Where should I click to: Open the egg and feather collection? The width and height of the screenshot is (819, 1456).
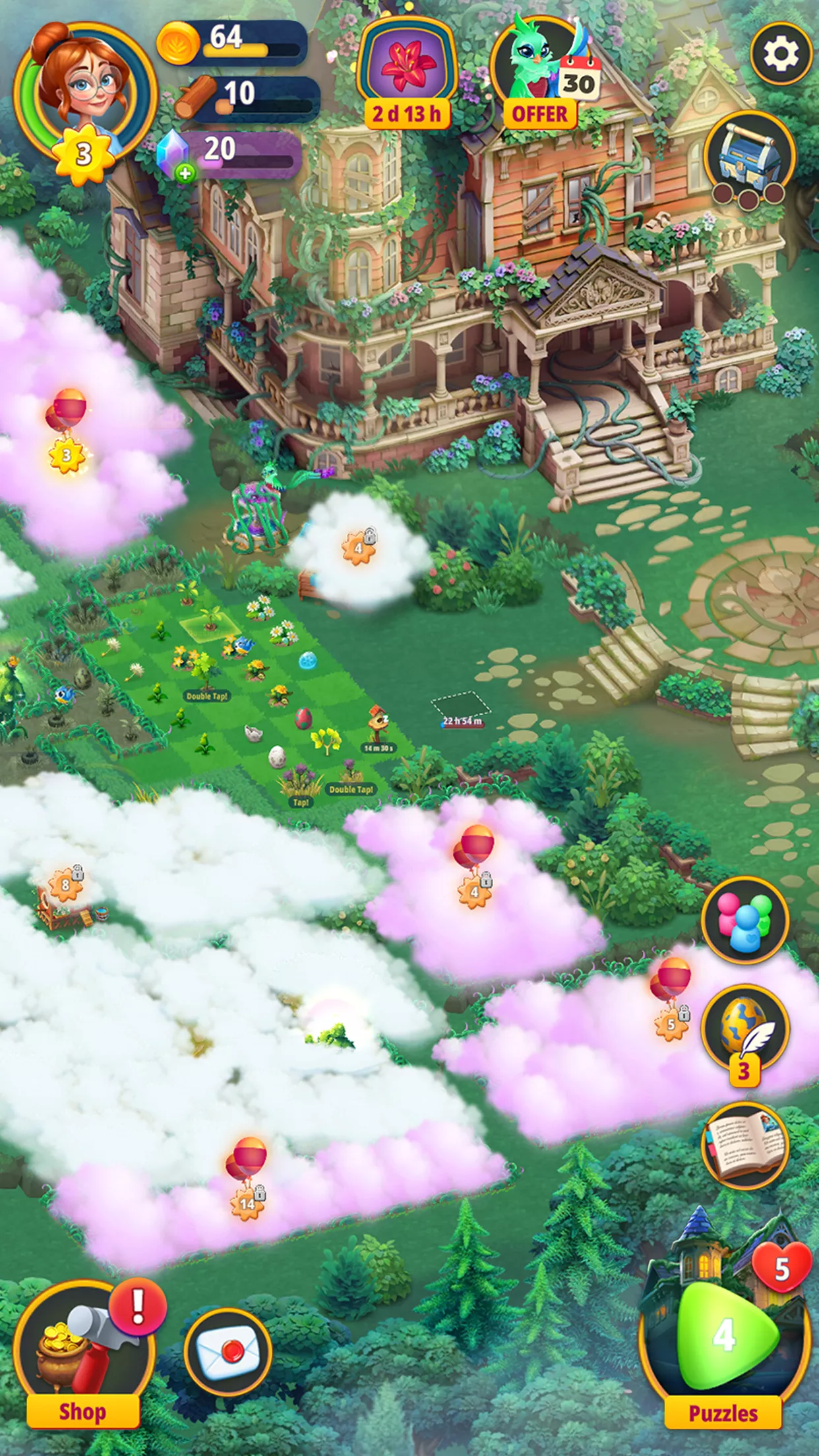pyautogui.click(x=745, y=1030)
